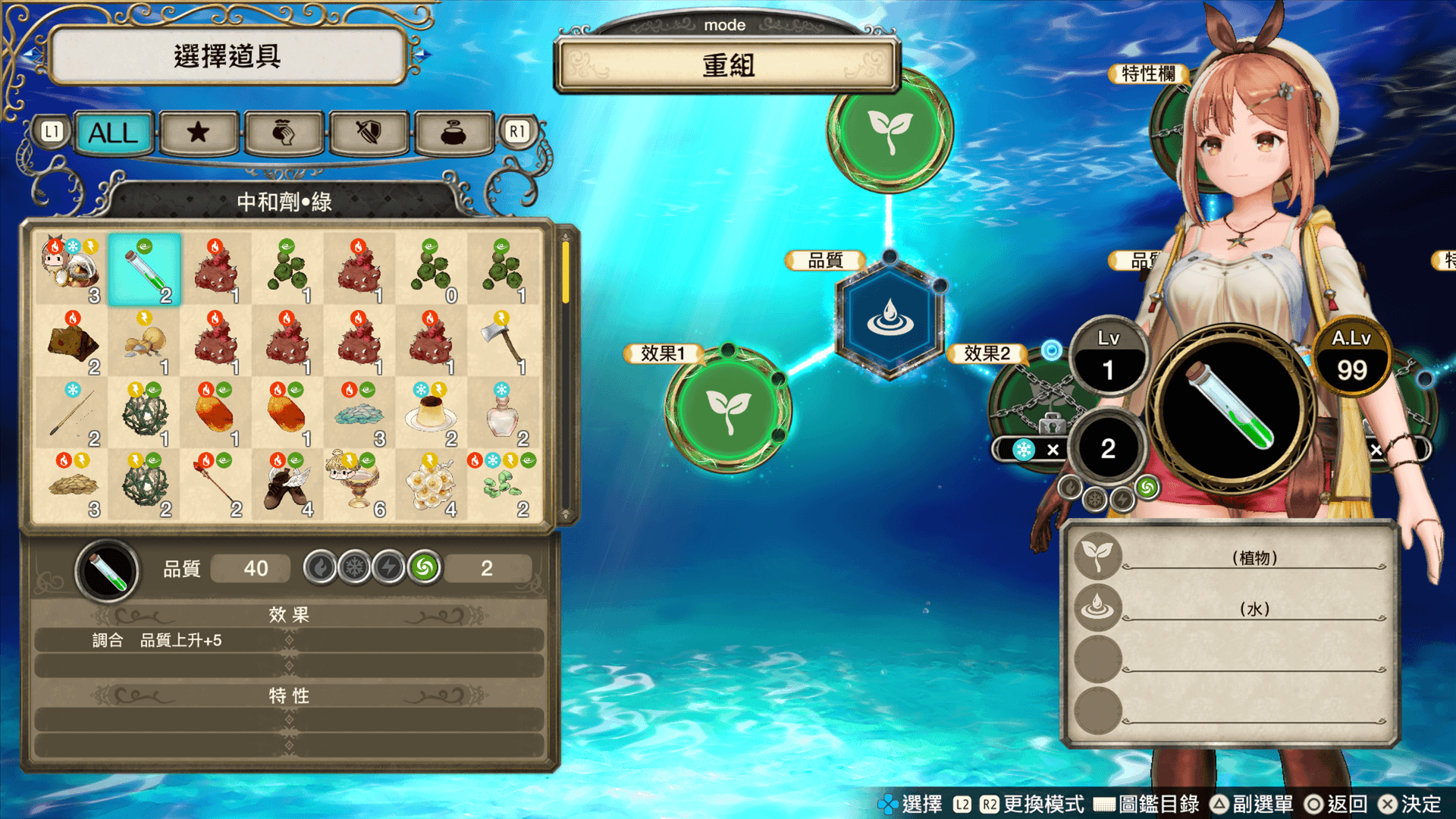This screenshot has height=819, width=1456.
Task: Select the top plant material node
Action: coord(890,129)
